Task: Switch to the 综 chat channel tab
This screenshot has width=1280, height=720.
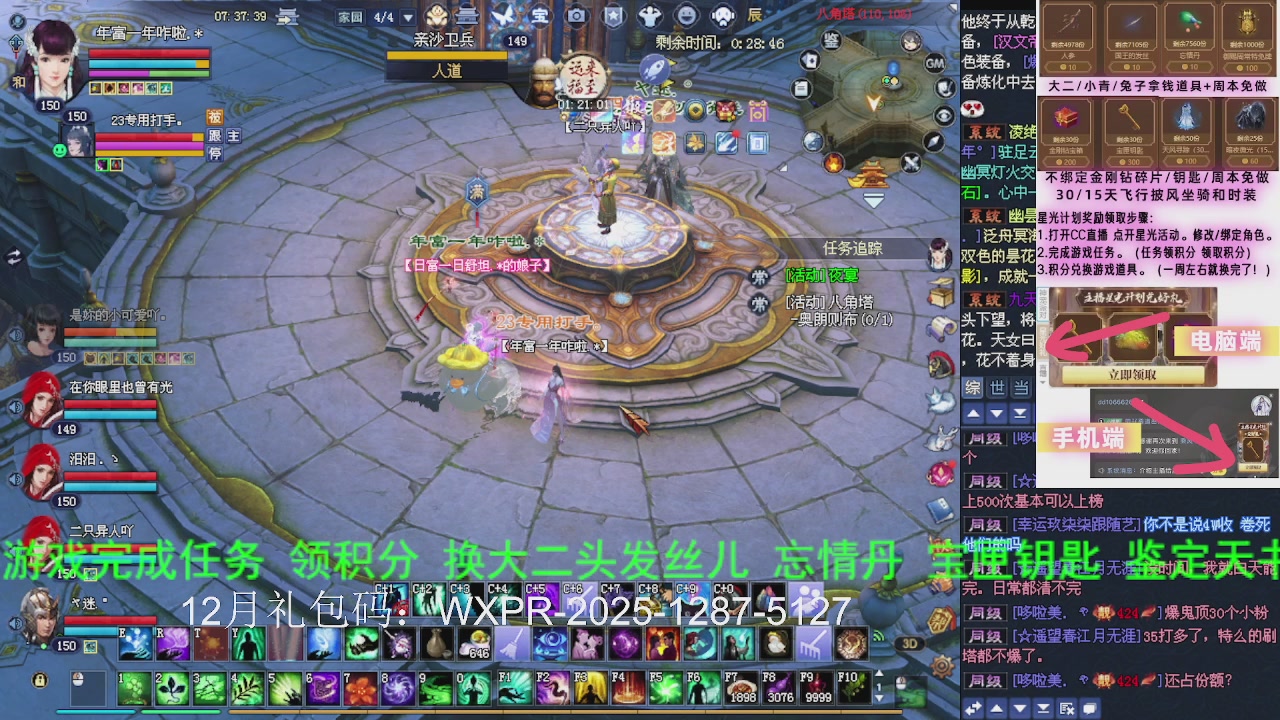Action: tap(975, 388)
